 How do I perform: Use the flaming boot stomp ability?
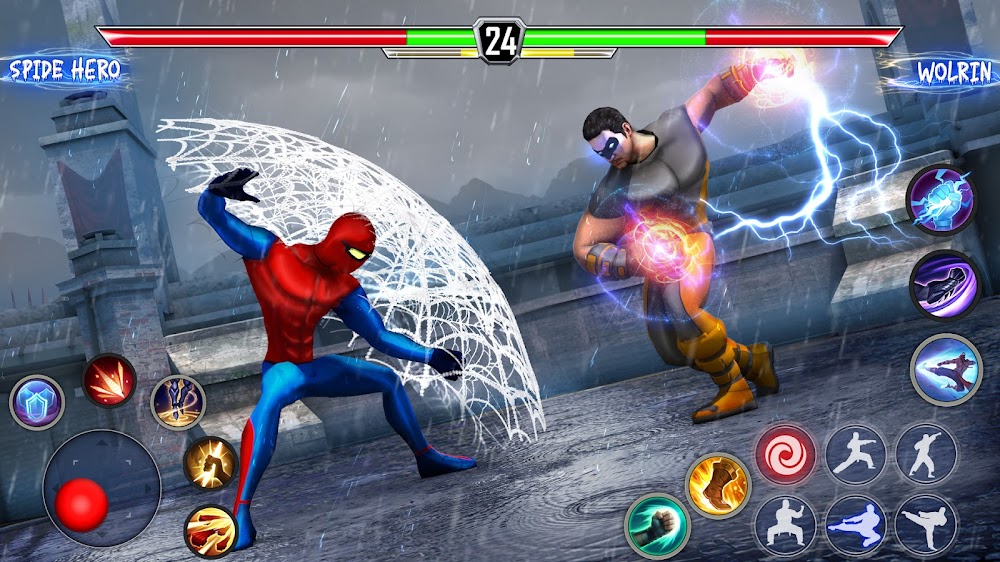pyautogui.click(x=718, y=485)
